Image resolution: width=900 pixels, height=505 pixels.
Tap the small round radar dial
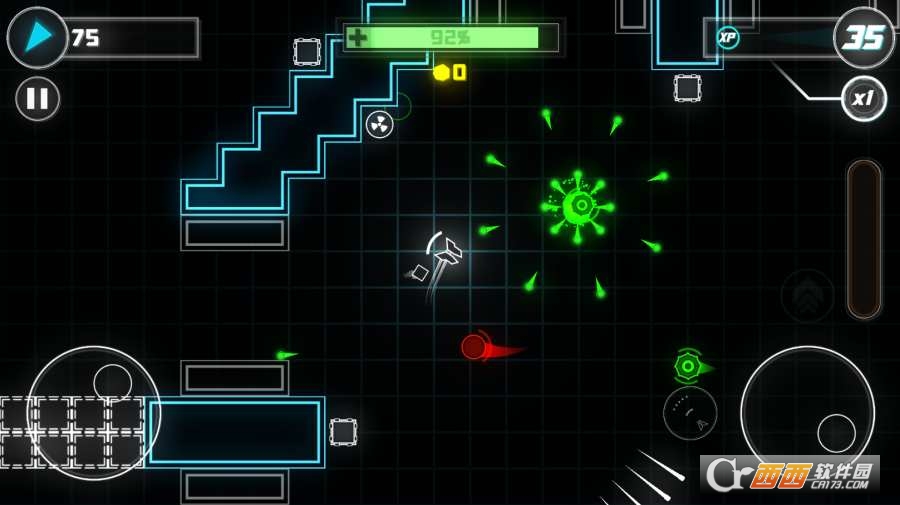[690, 413]
